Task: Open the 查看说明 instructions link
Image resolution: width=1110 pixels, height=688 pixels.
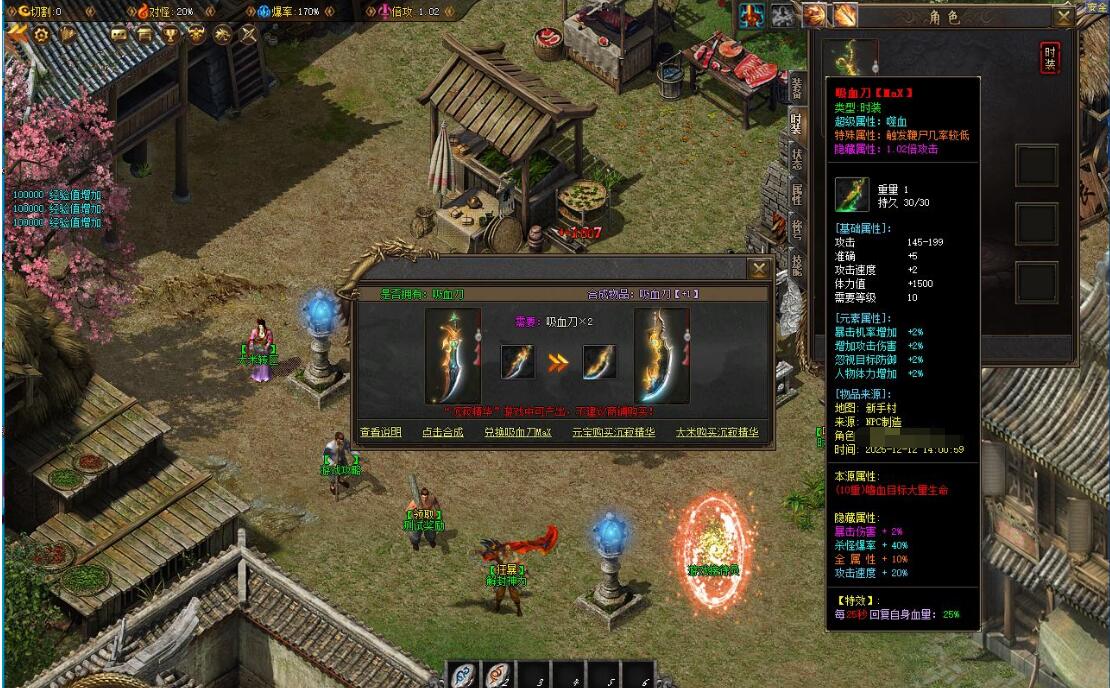Action: [381, 433]
